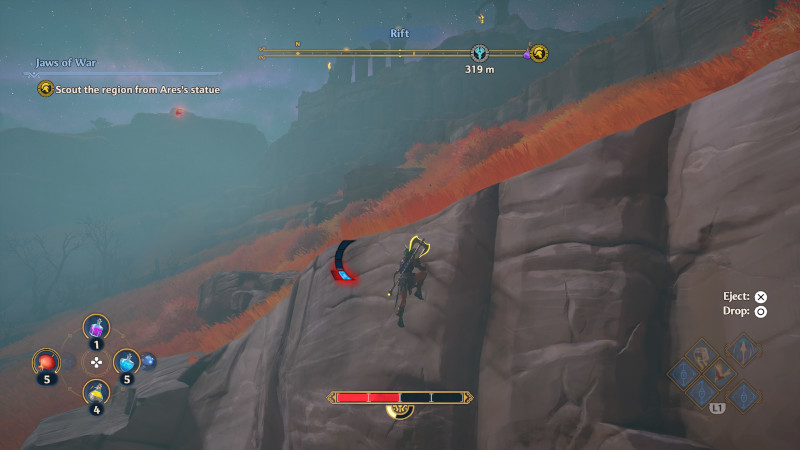Click the golden helmet quest marker on compass
800x450 pixels.
(538, 53)
